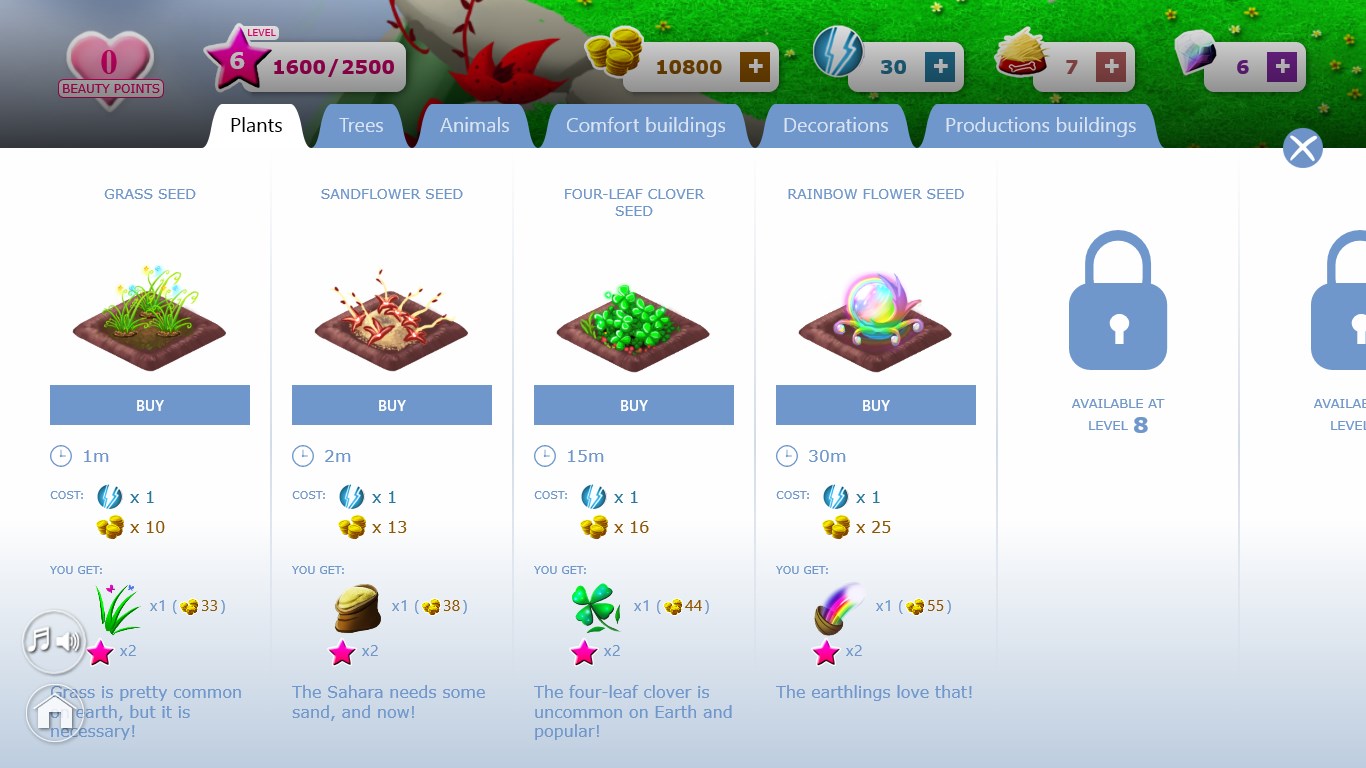Close the shop window

pyautogui.click(x=1302, y=148)
